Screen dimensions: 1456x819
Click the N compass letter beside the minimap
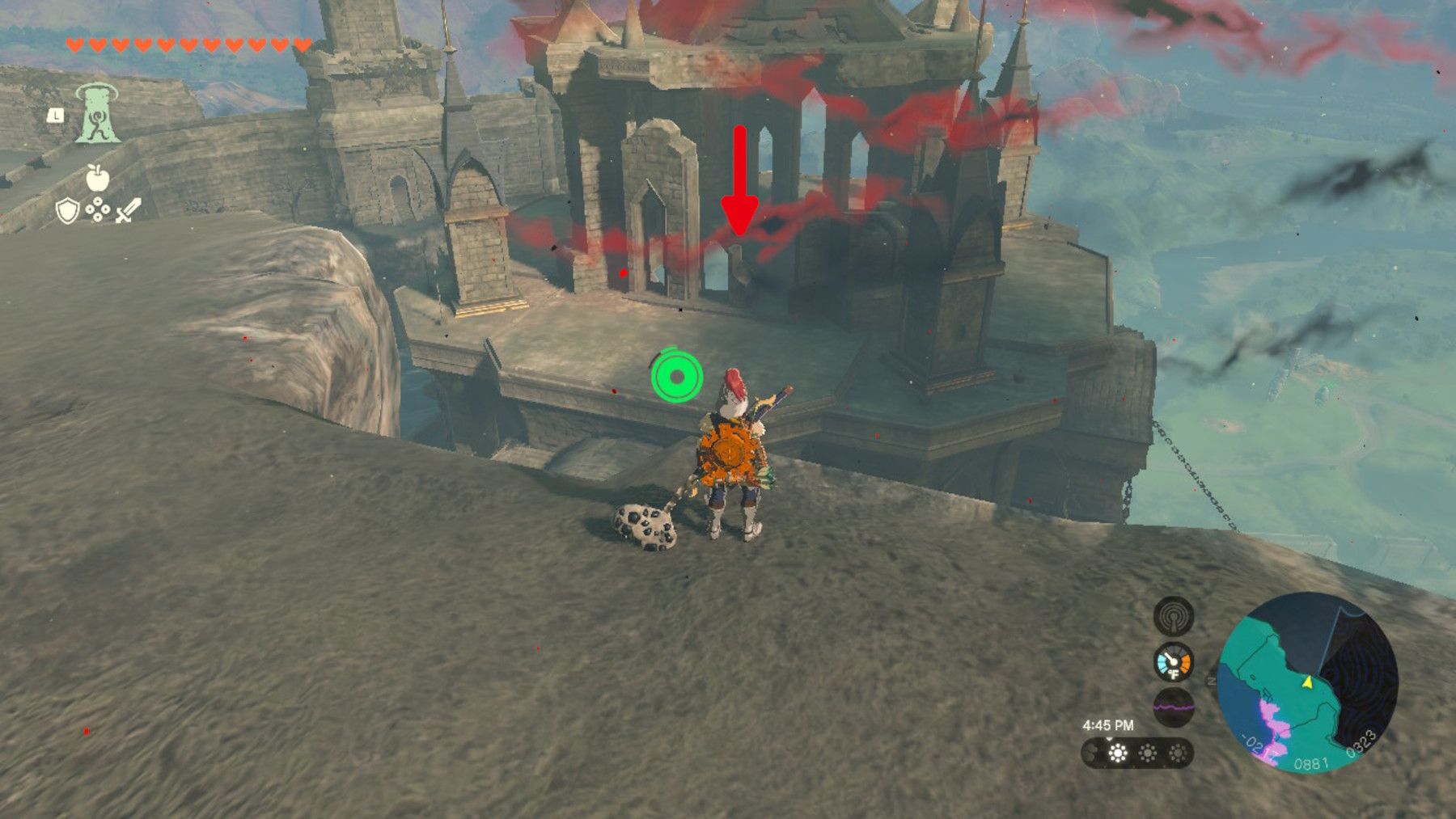(1211, 682)
